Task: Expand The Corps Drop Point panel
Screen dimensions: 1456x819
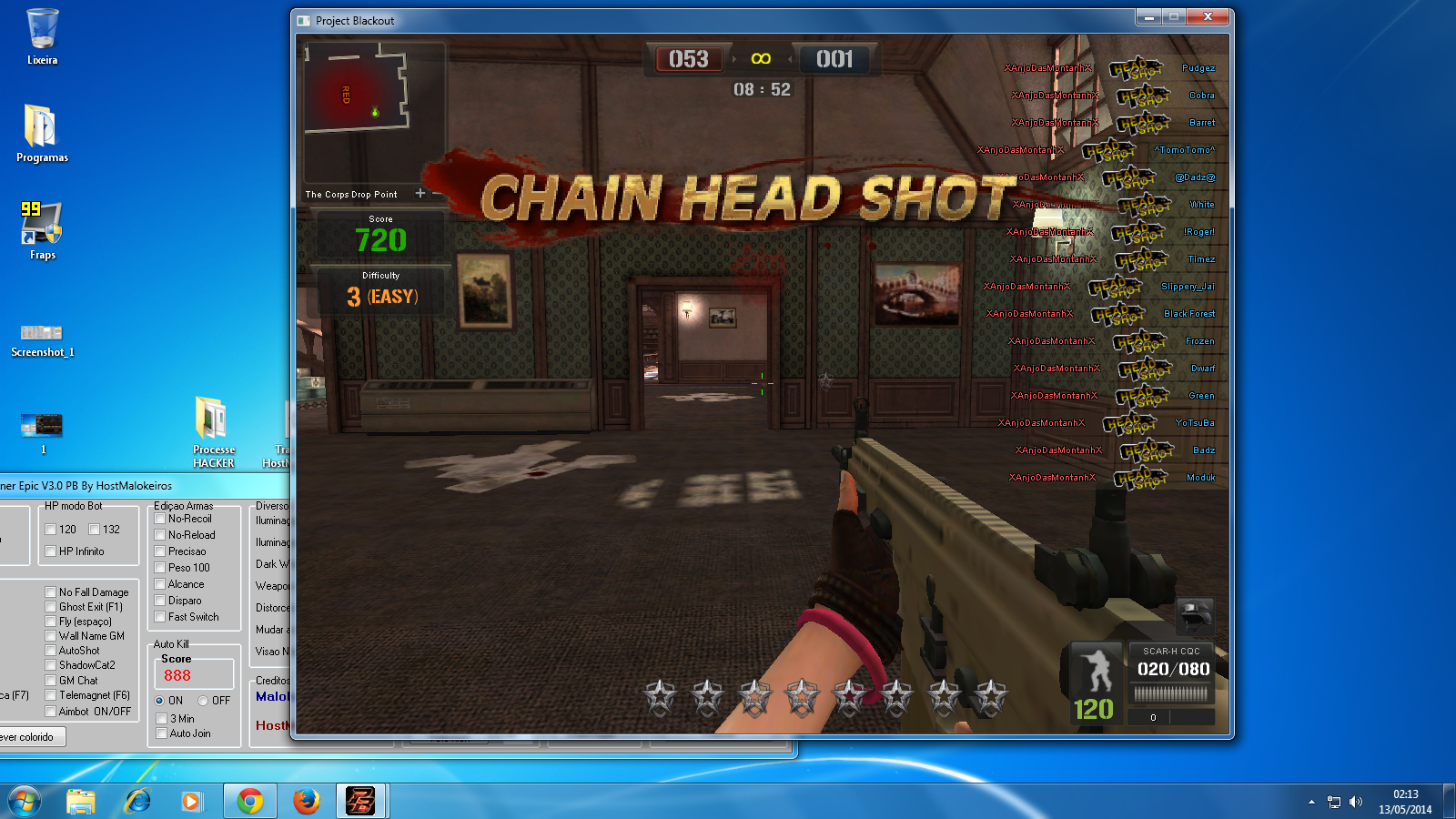Action: click(420, 194)
